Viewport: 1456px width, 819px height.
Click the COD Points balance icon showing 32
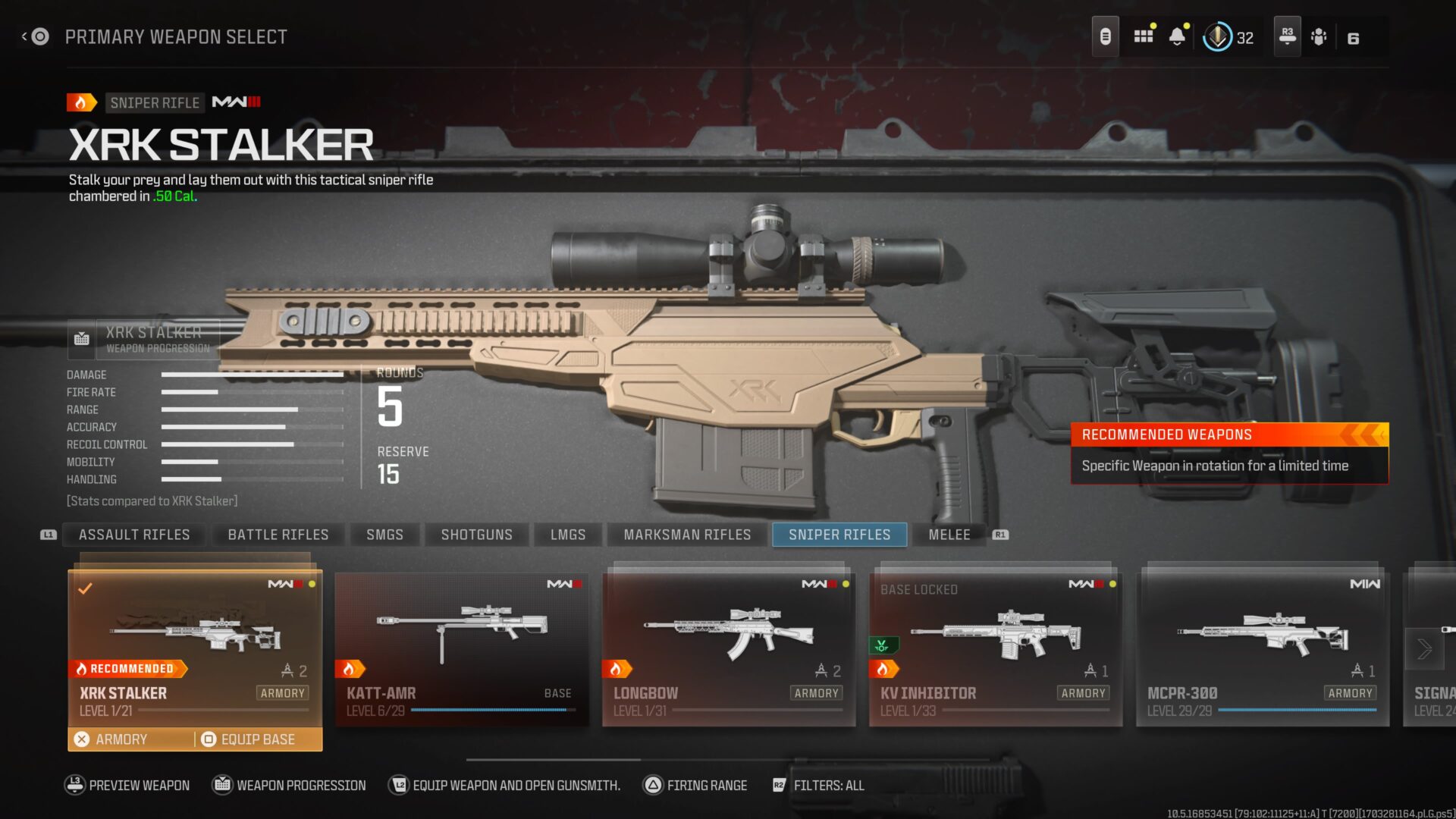click(x=1218, y=36)
